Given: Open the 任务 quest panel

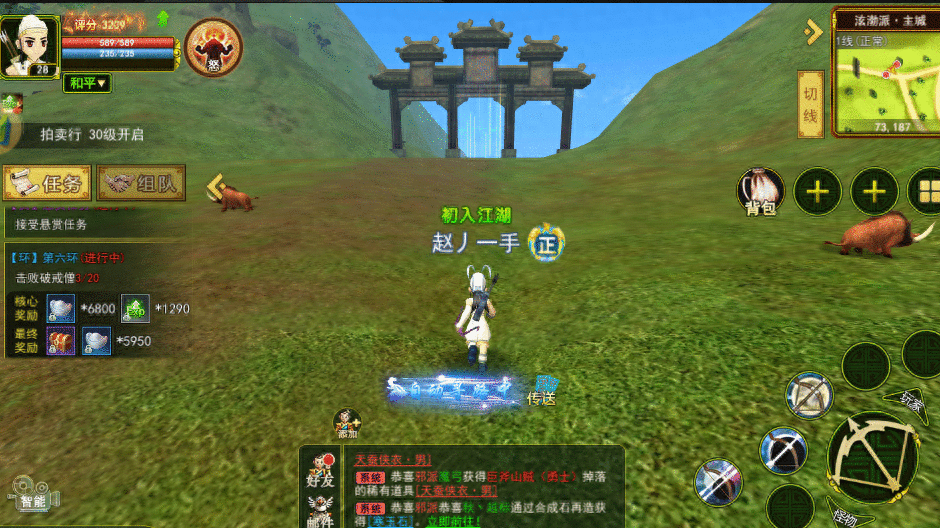Looking at the screenshot, I should [x=47, y=183].
